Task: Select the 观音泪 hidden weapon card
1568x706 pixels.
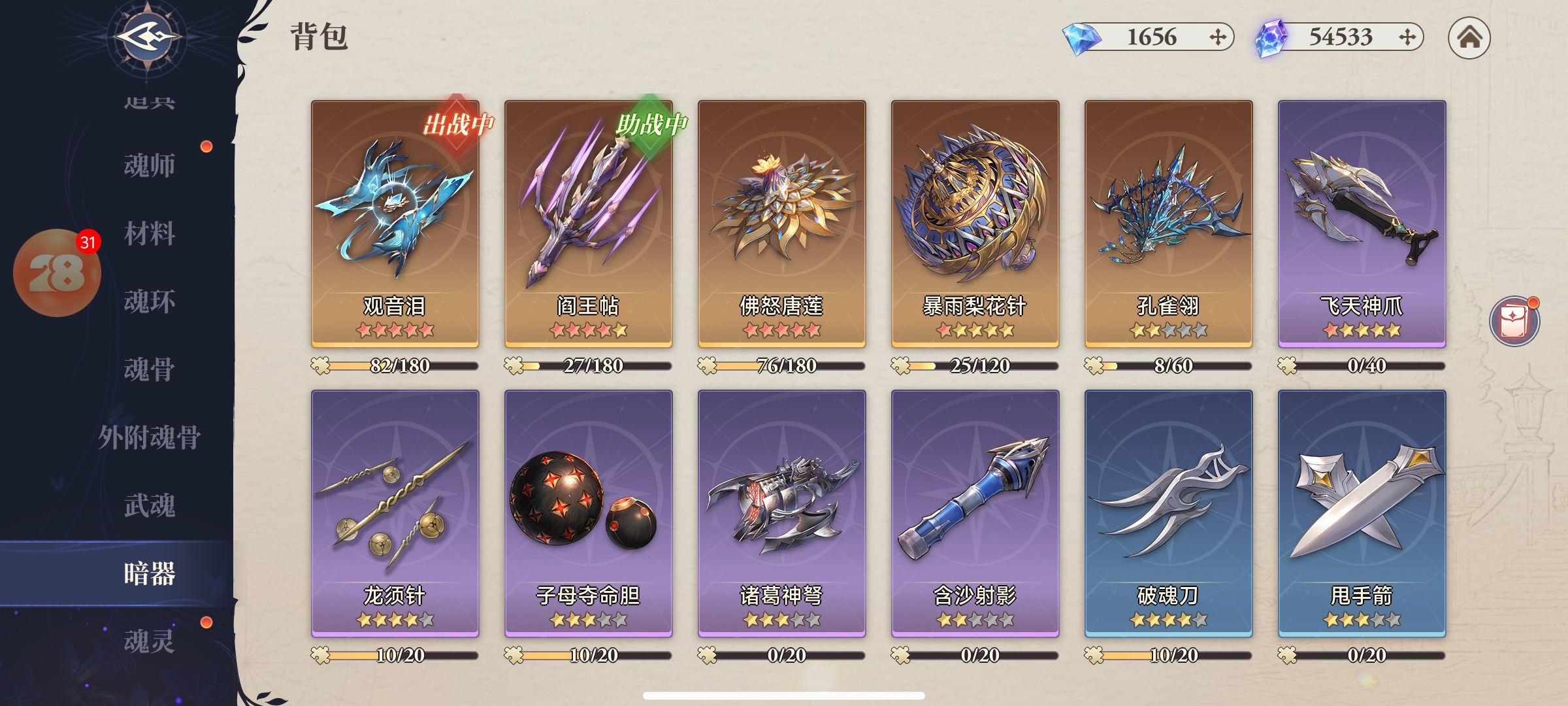Action: pyautogui.click(x=395, y=222)
